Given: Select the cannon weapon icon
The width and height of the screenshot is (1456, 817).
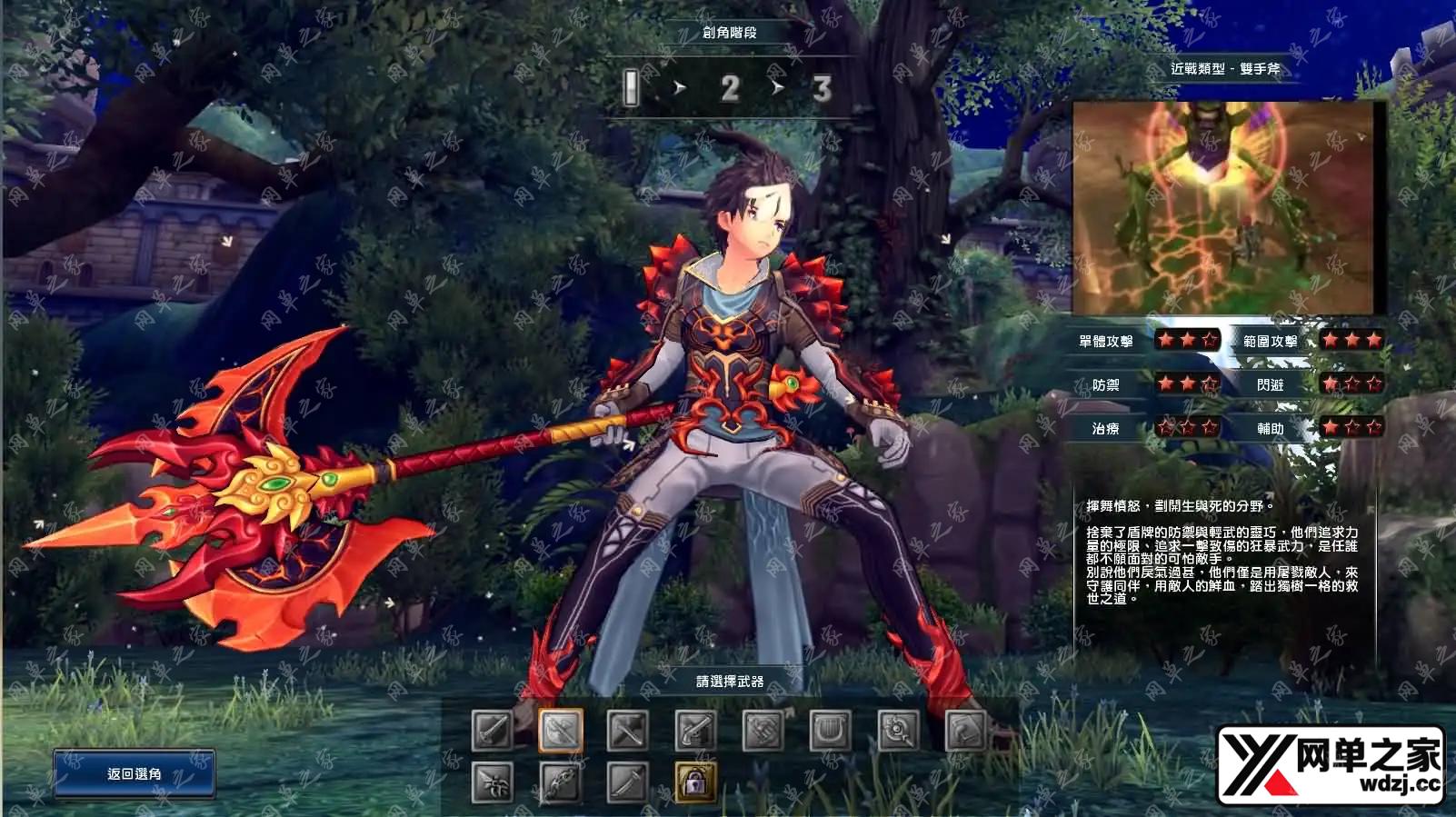Looking at the screenshot, I should pos(763,730).
